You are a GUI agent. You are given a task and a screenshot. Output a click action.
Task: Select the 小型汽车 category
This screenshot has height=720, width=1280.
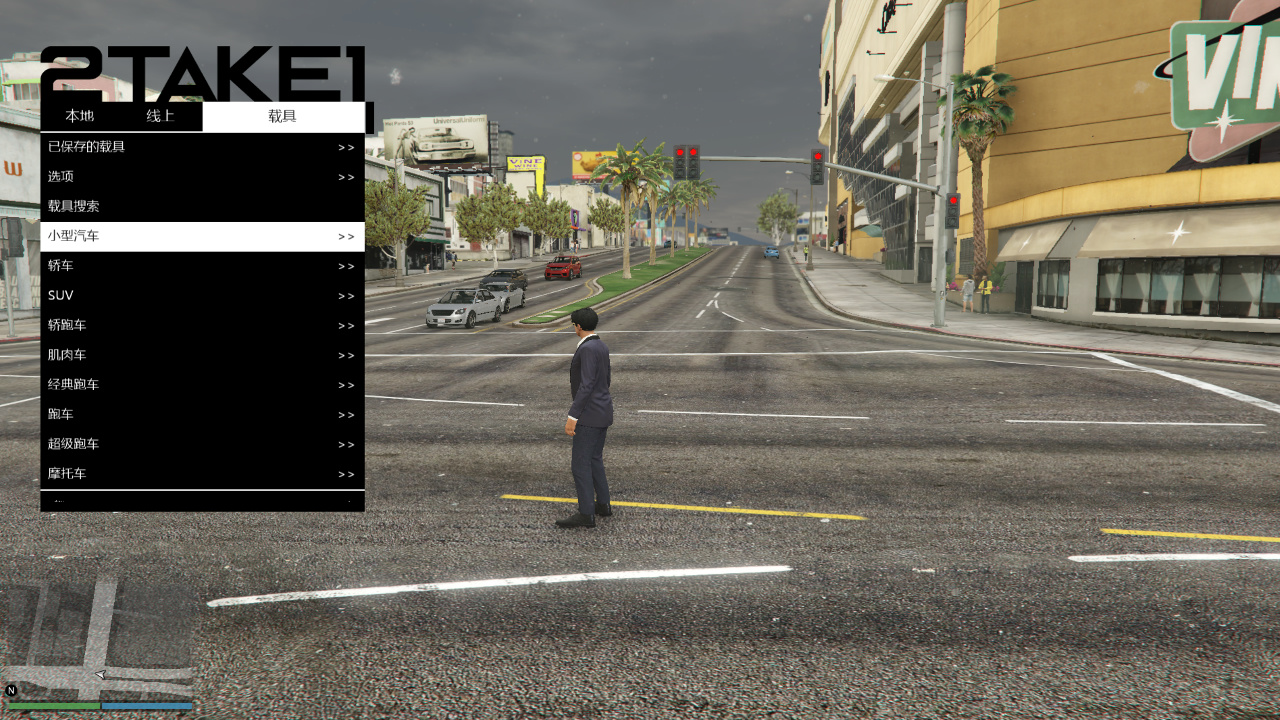[x=202, y=237]
